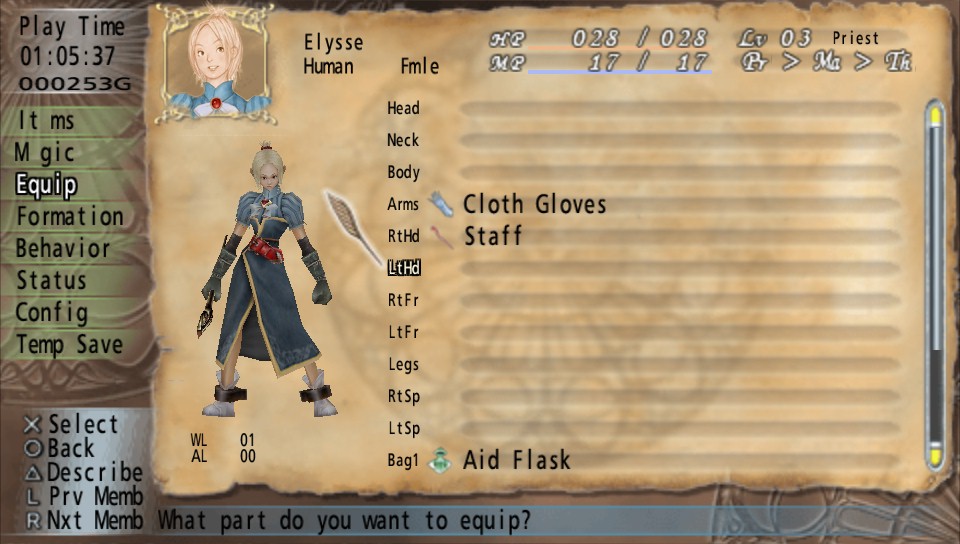Open the Formation menu

pos(70,217)
